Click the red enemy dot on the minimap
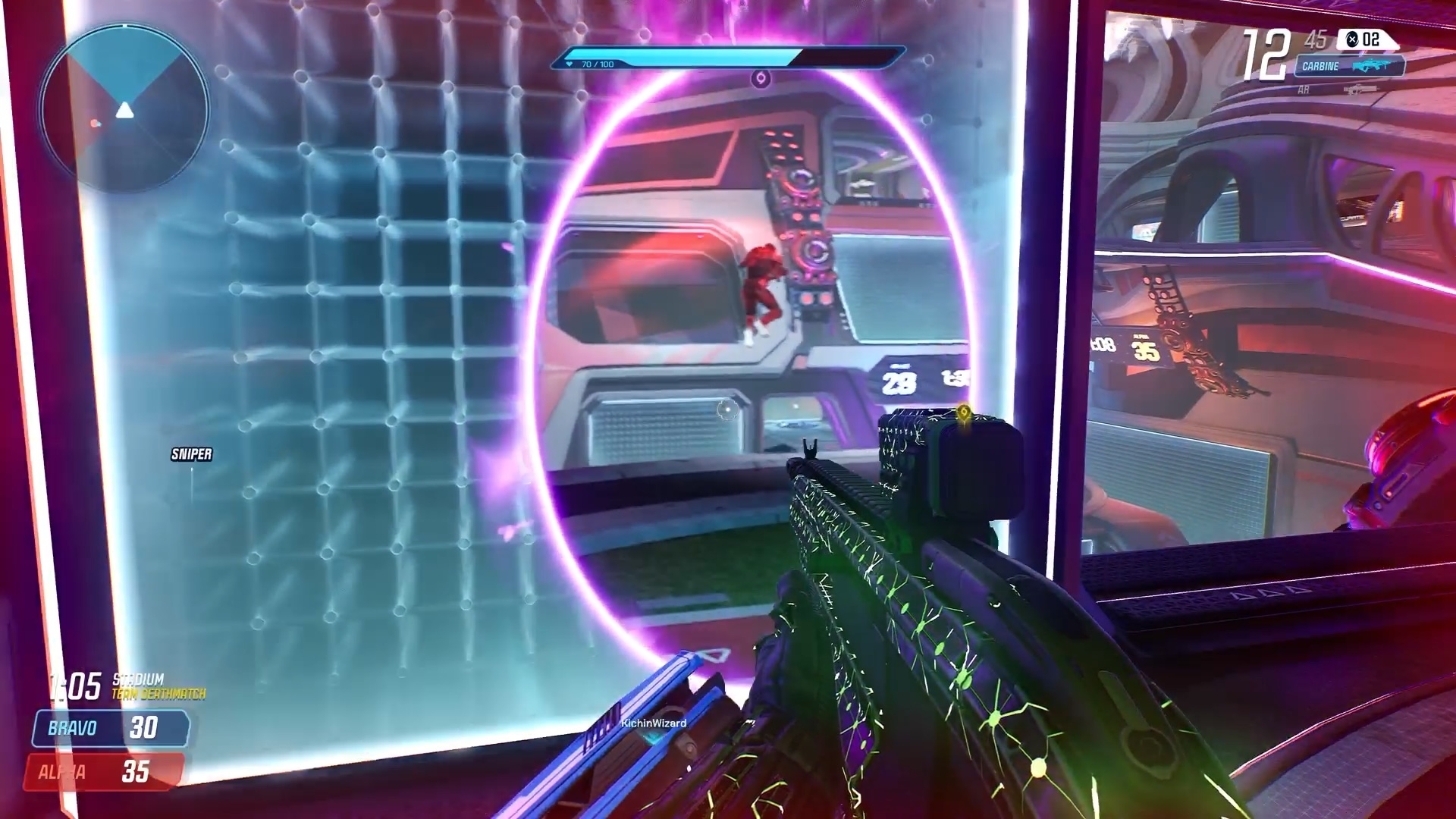Screen dimensions: 1456x819 click(95, 123)
